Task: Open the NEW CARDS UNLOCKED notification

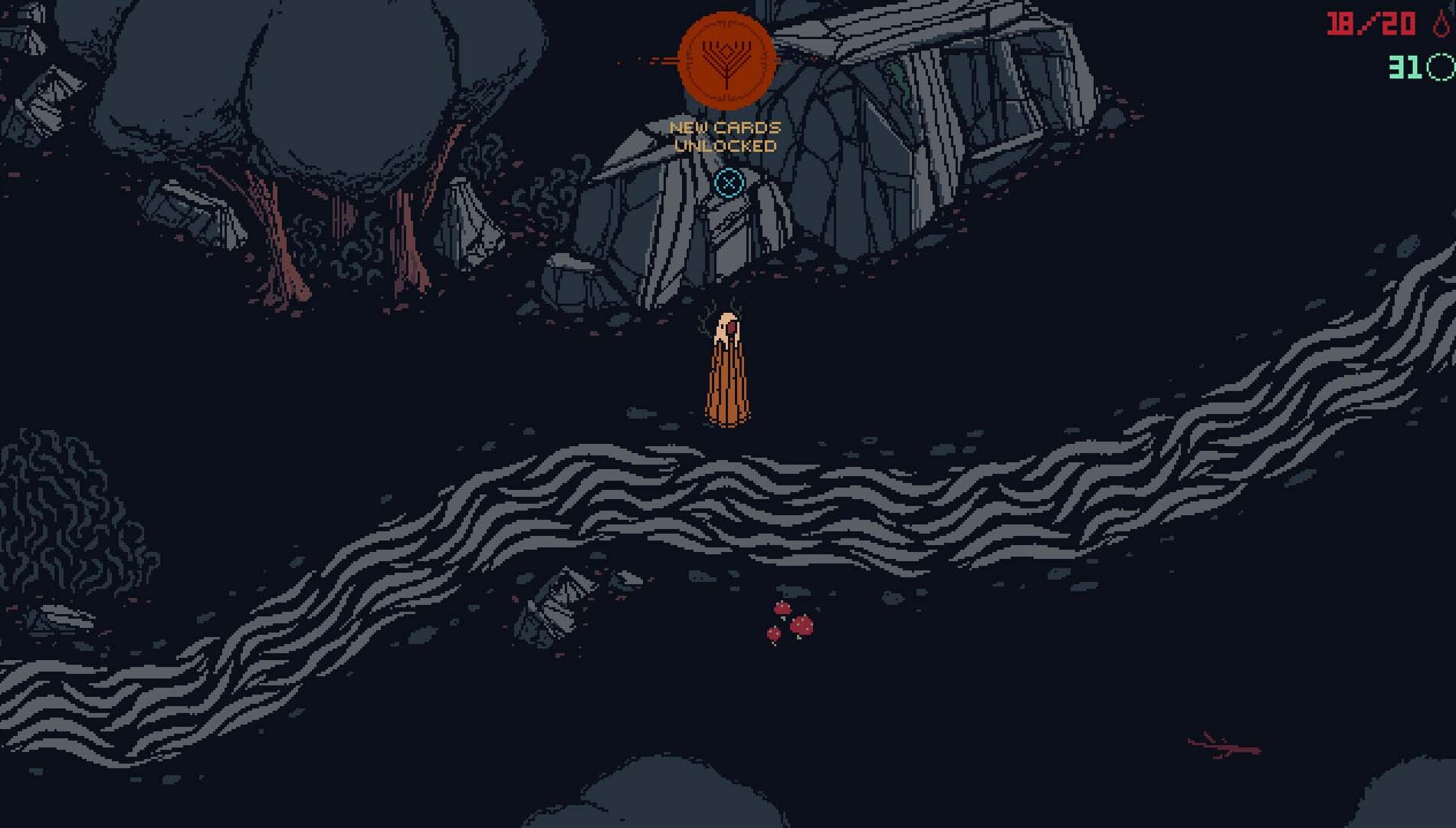Action: tap(725, 134)
